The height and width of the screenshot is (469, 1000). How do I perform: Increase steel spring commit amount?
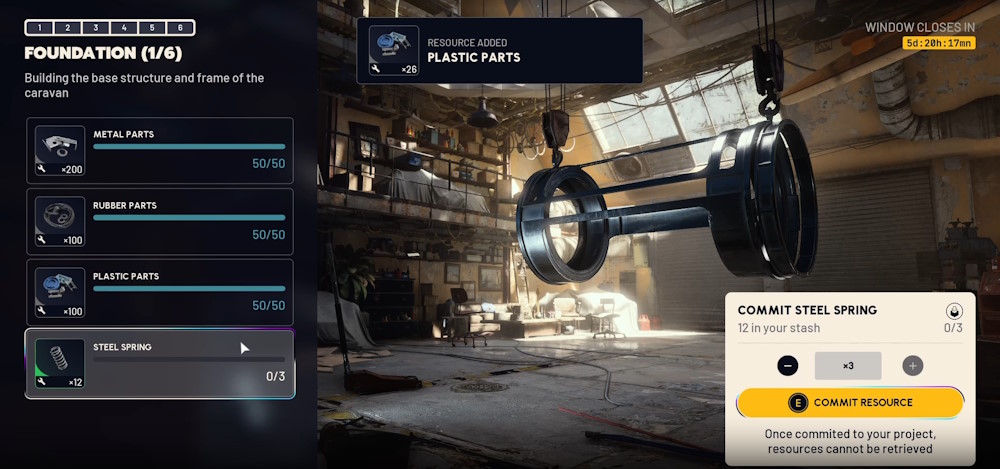[913, 366]
